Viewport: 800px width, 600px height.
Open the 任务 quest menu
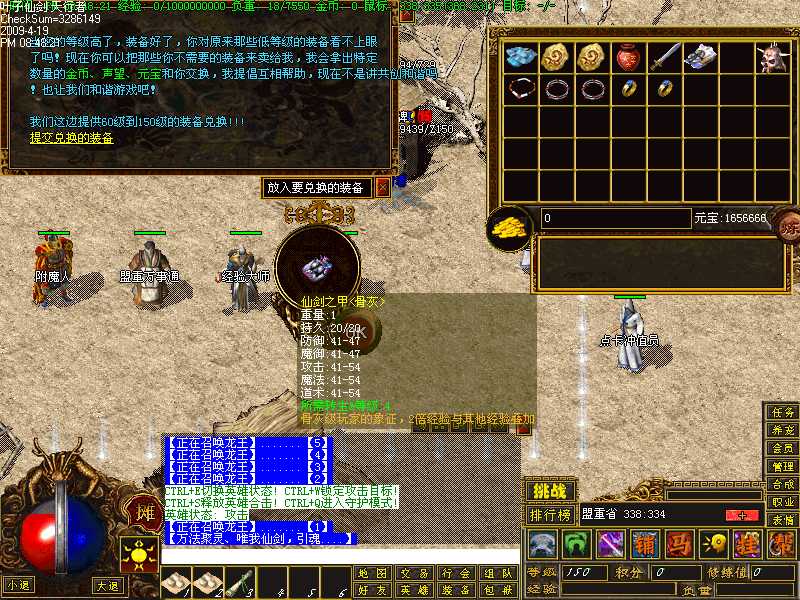coord(782,412)
